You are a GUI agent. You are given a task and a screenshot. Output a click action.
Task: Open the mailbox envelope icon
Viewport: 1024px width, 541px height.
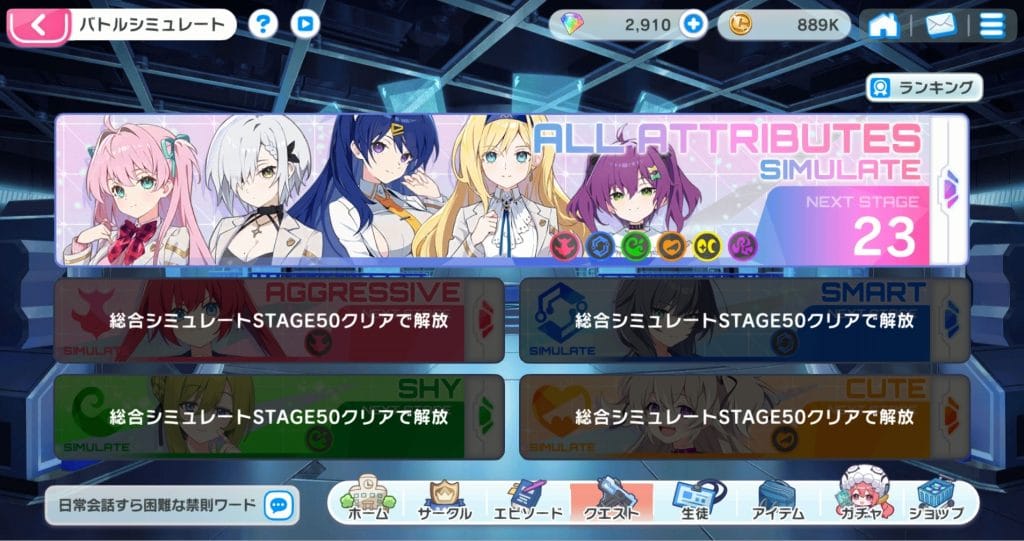click(x=940, y=25)
